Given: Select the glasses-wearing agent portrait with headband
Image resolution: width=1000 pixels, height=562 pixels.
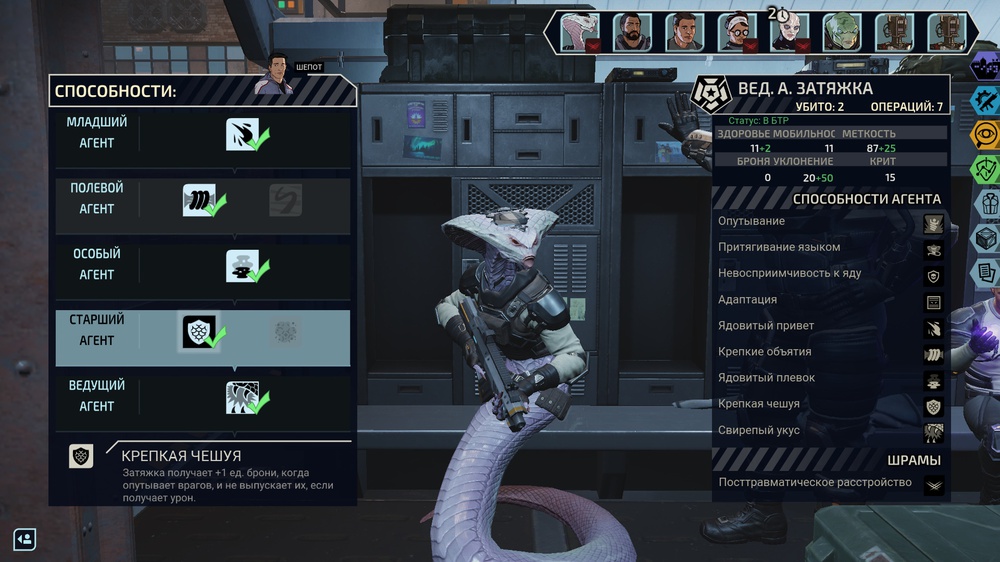Looking at the screenshot, I should 737,32.
